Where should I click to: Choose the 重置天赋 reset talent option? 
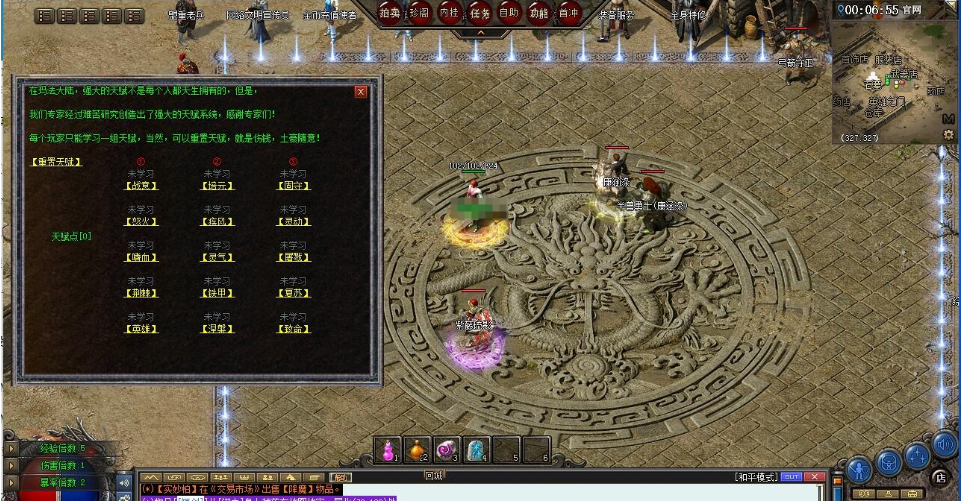tap(56, 161)
